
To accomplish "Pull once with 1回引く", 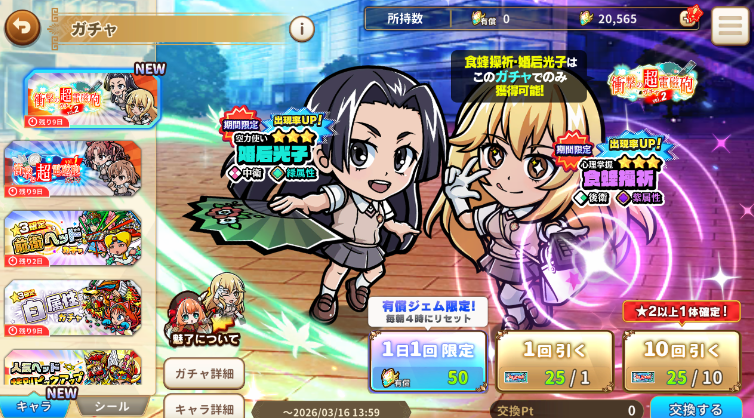I will [554, 361].
